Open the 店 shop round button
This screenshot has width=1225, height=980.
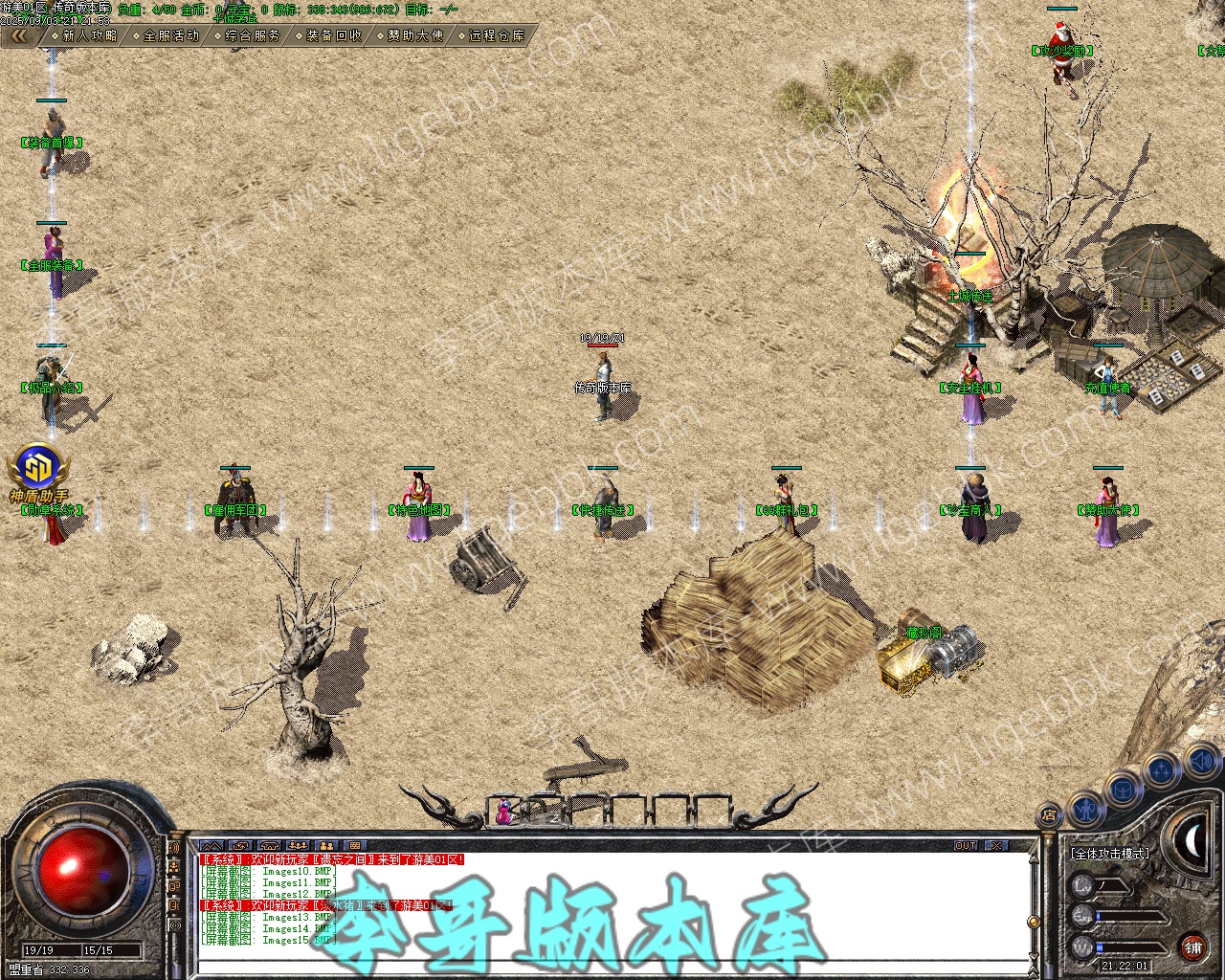point(1050,816)
